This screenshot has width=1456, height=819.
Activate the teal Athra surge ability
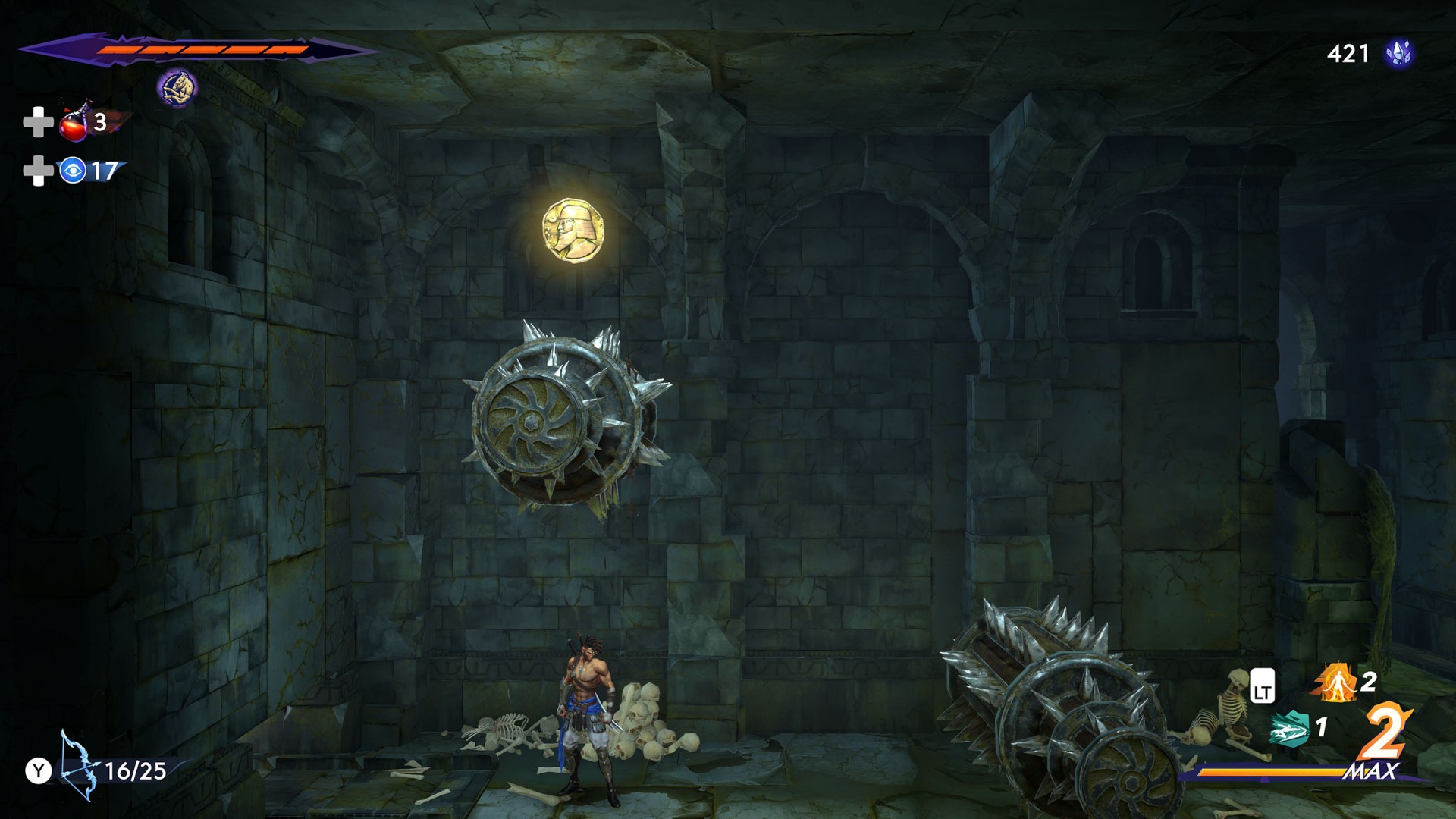pyautogui.click(x=1291, y=728)
